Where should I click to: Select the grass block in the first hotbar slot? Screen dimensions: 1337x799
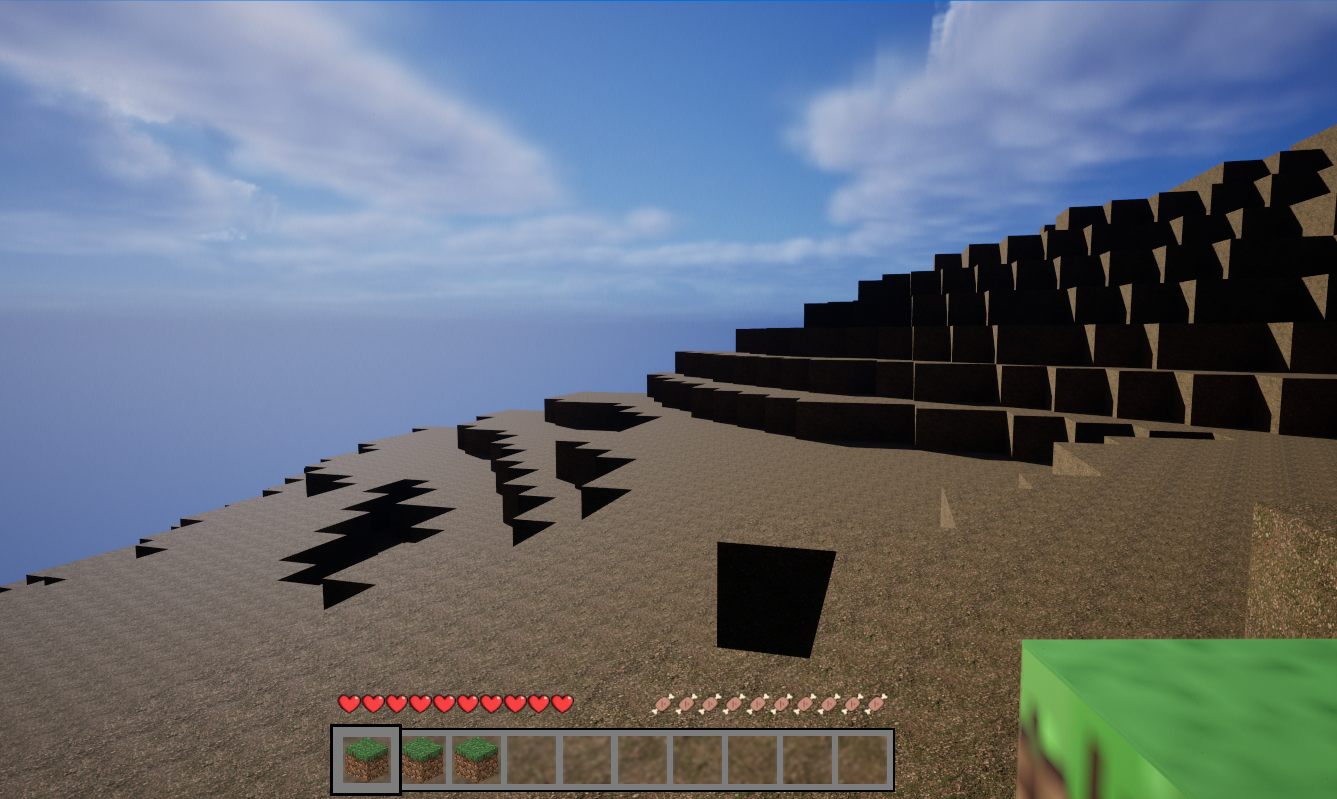click(365, 758)
